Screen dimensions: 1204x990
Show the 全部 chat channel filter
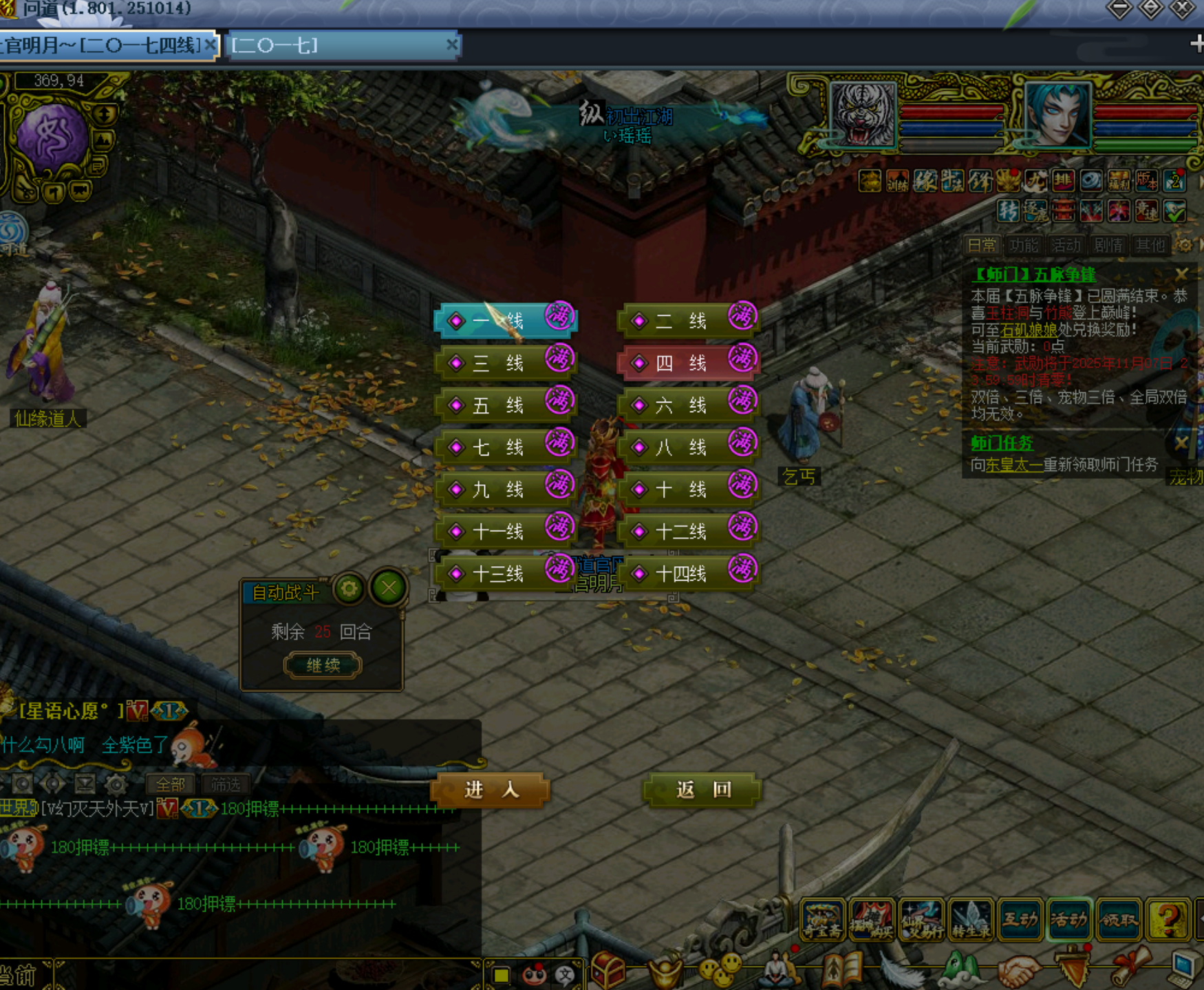[x=170, y=784]
